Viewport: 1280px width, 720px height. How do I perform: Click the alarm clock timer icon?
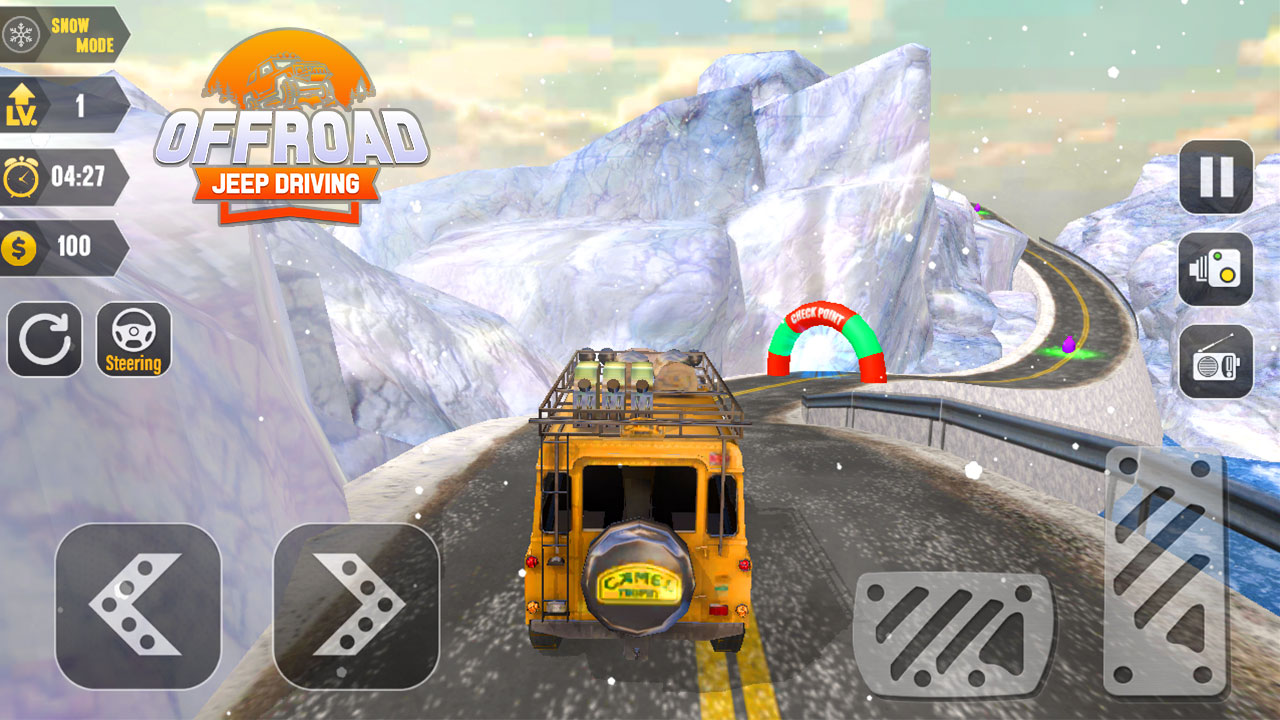pos(22,176)
